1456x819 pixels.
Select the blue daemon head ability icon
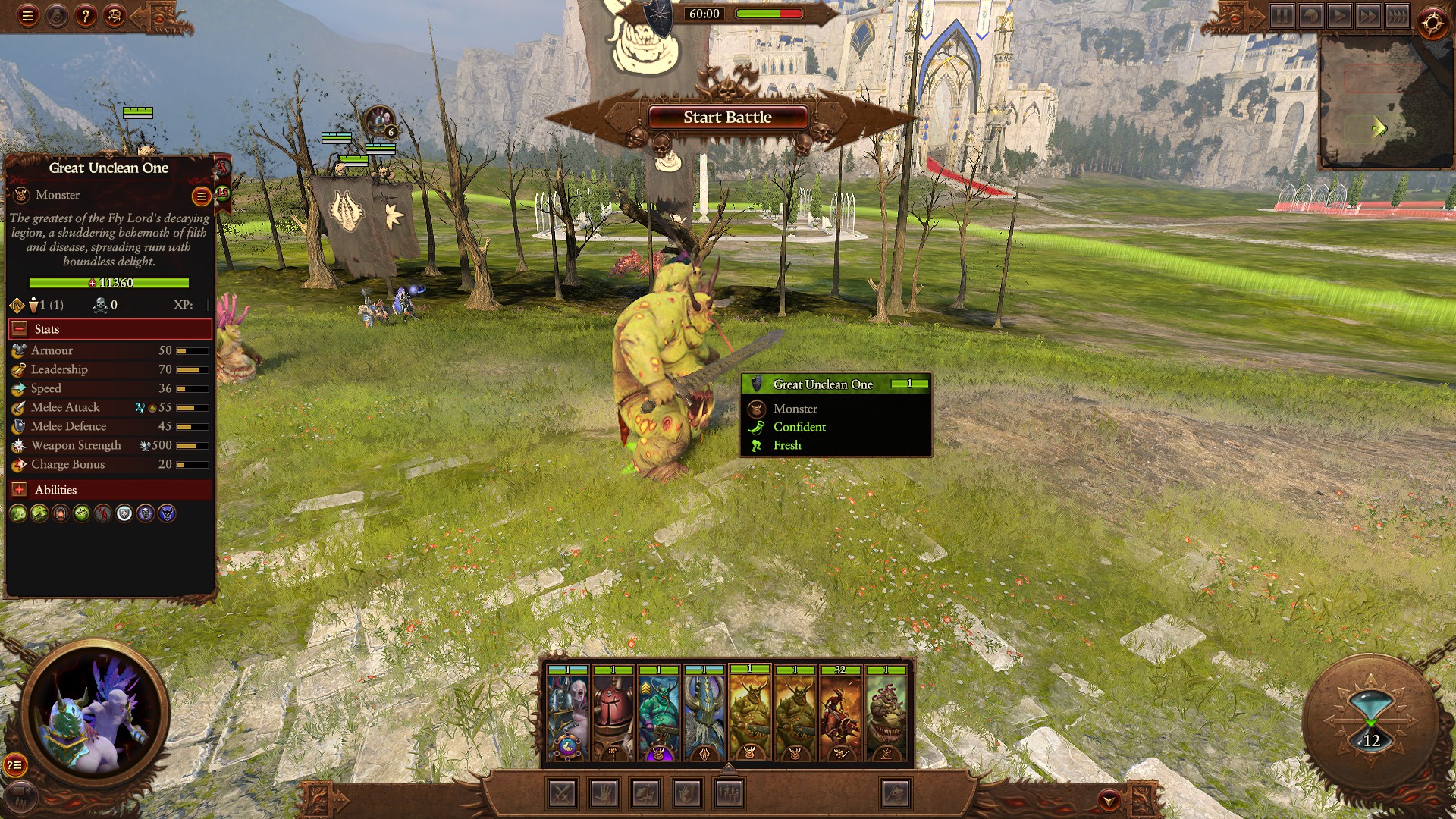point(166,514)
